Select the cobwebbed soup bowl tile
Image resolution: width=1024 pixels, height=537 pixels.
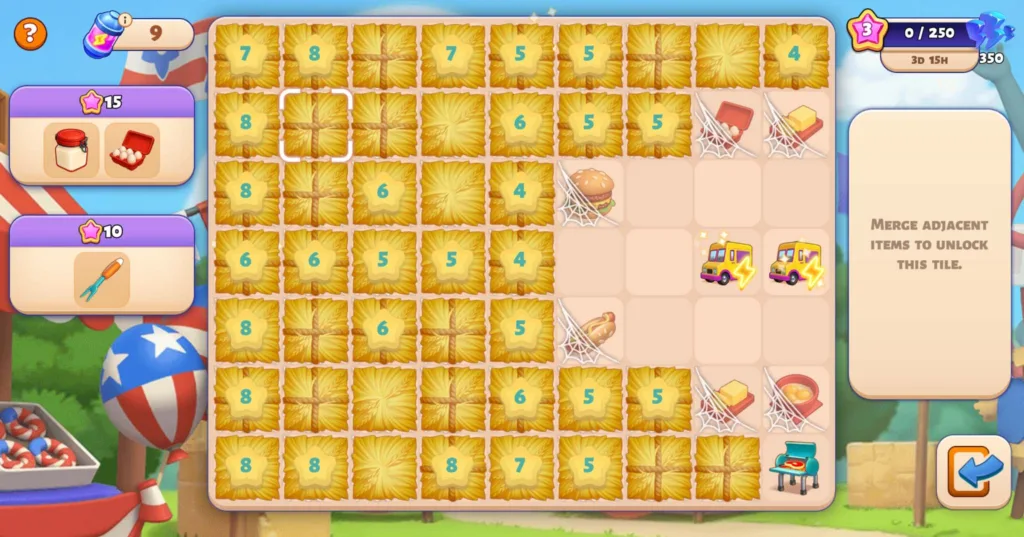(796, 399)
